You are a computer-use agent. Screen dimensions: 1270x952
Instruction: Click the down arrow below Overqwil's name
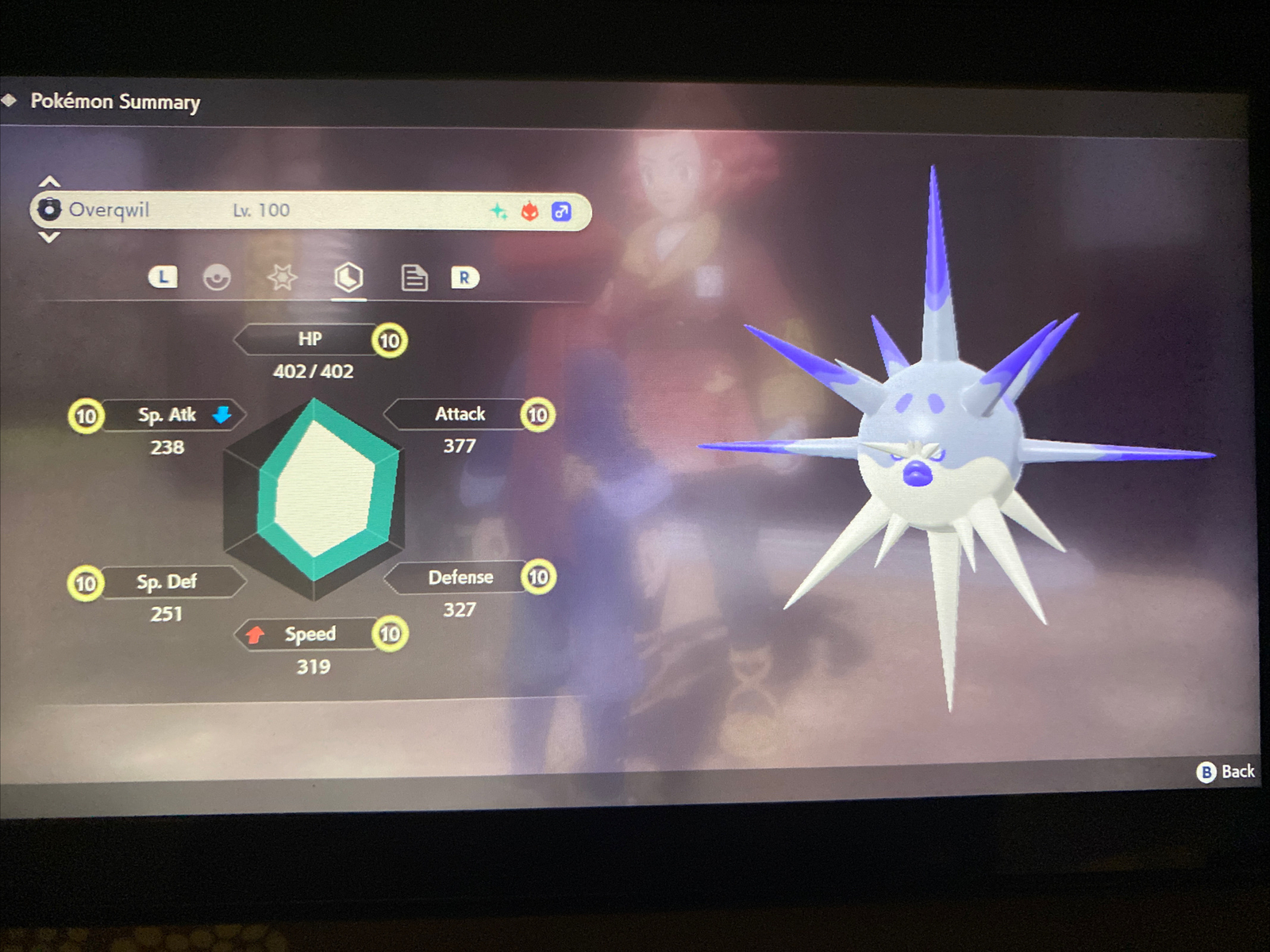[49, 238]
